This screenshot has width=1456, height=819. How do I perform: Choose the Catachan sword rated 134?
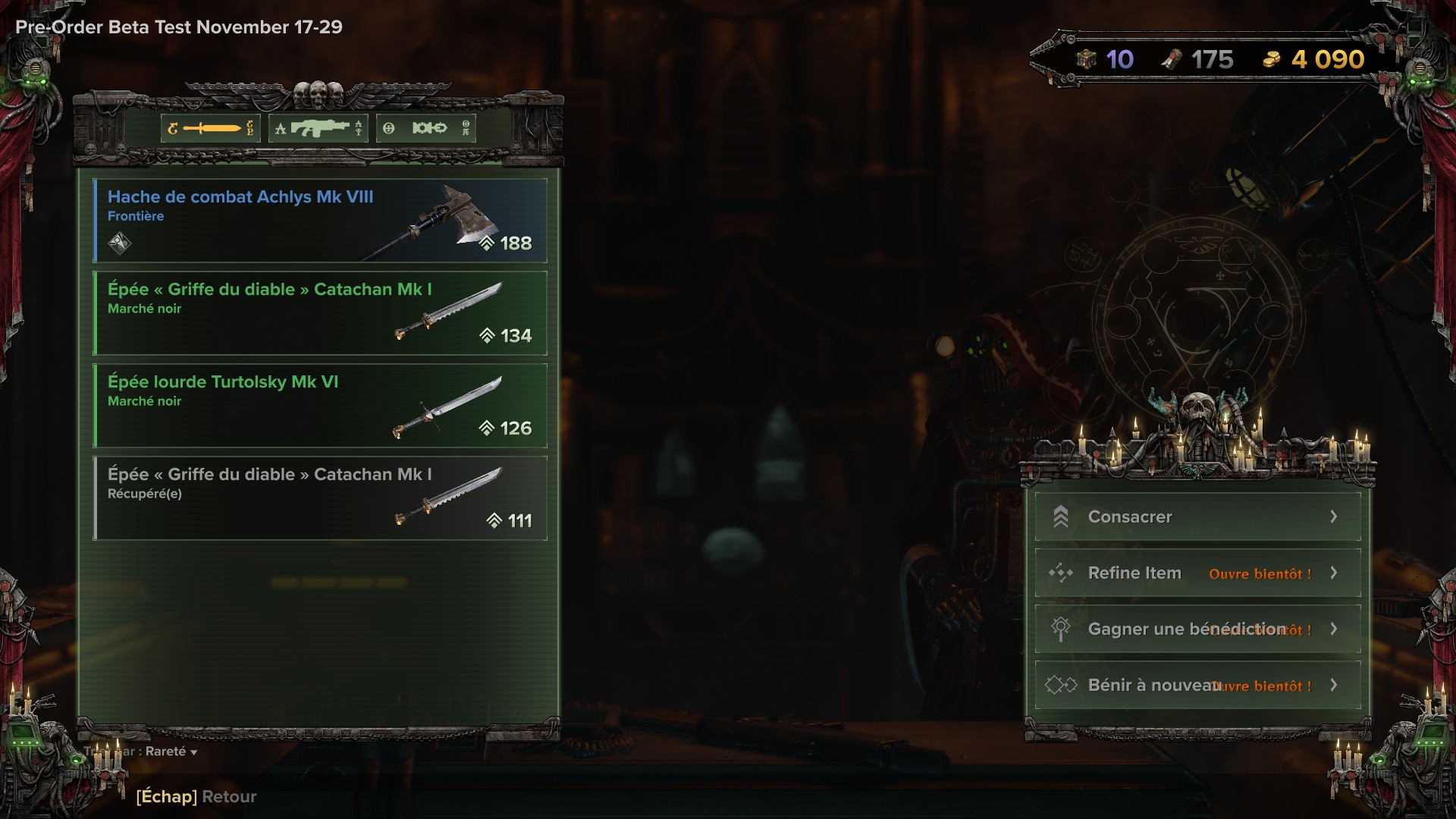coord(319,313)
